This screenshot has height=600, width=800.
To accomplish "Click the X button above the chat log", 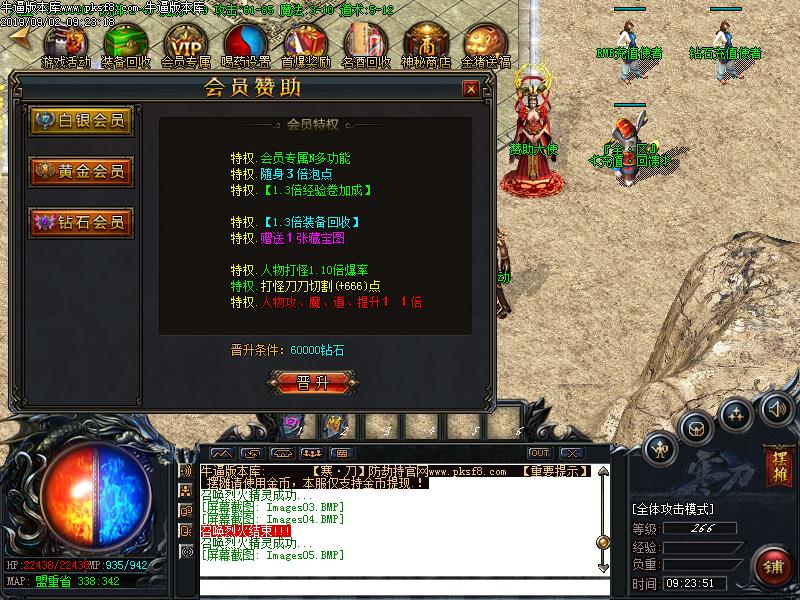I will pos(573,453).
